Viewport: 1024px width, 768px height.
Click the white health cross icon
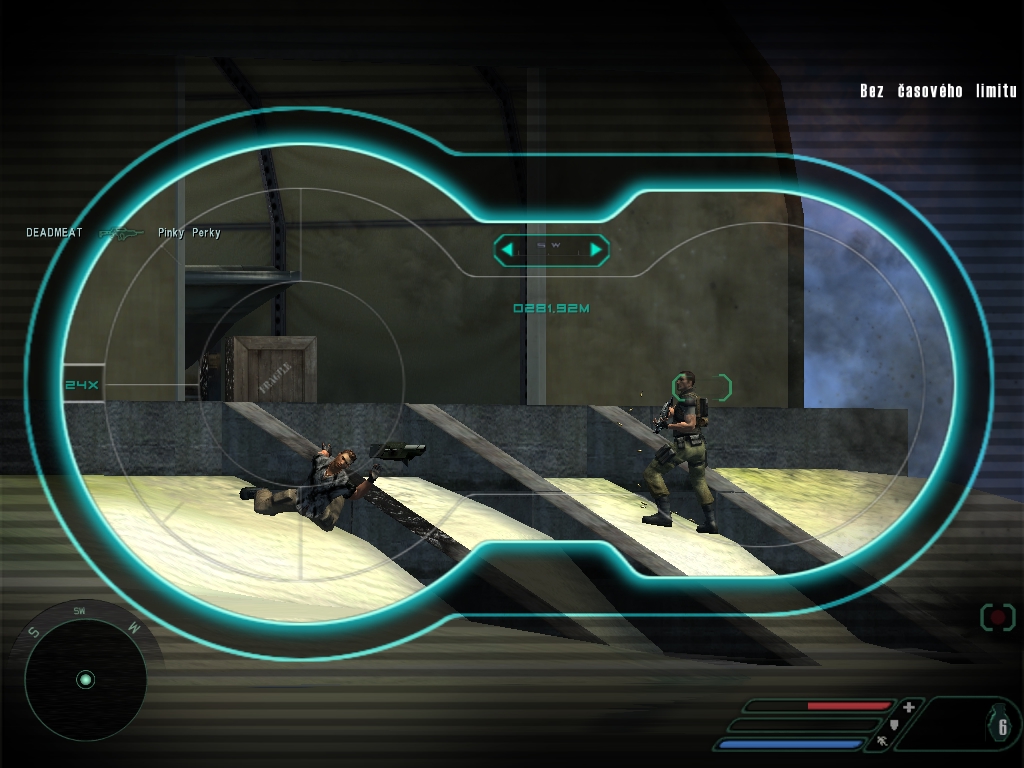coord(909,707)
